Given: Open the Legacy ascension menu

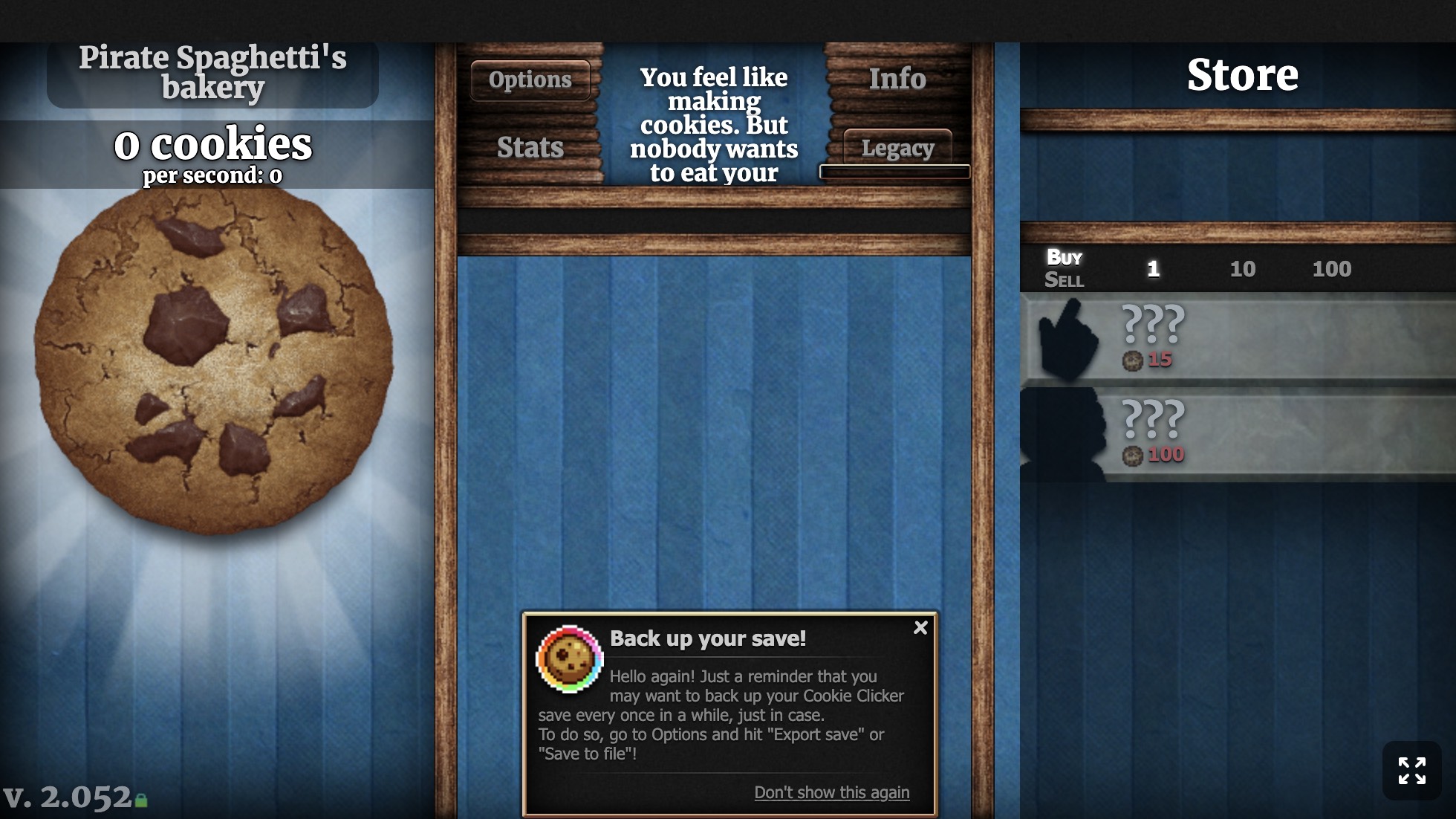Looking at the screenshot, I should [897, 148].
